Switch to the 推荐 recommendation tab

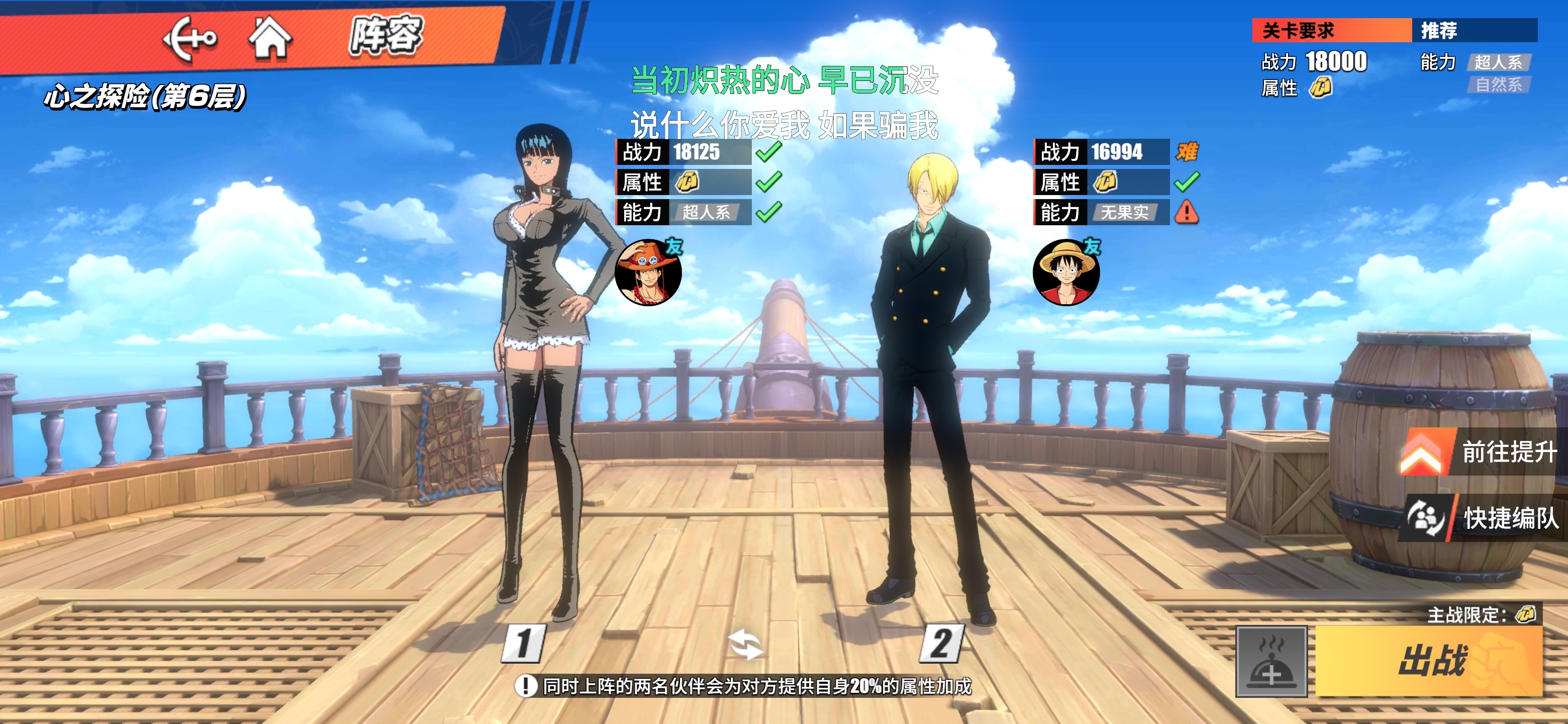tap(1473, 31)
